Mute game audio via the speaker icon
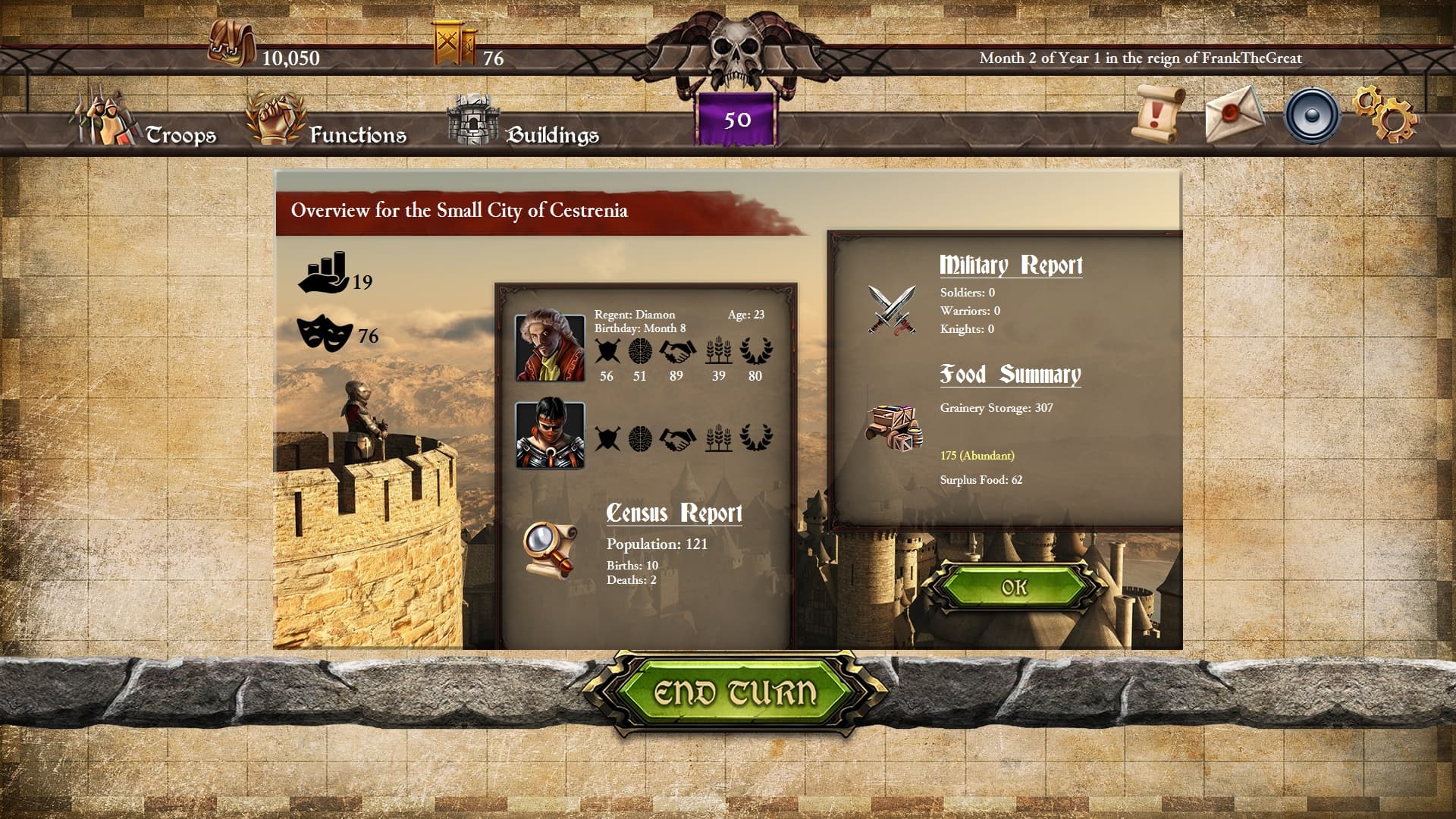 point(1313,115)
